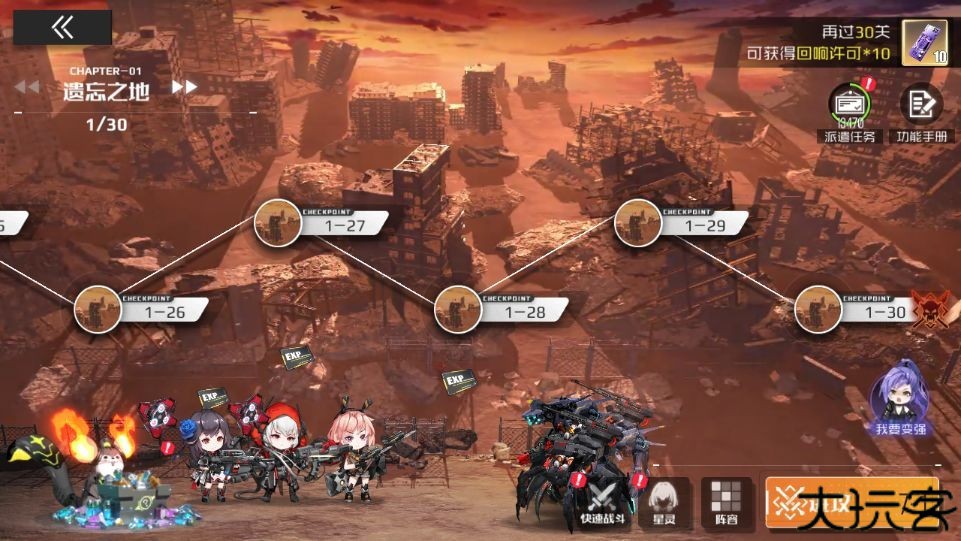Go to the next chapter
This screenshot has height=541, width=961.
pos(184,87)
